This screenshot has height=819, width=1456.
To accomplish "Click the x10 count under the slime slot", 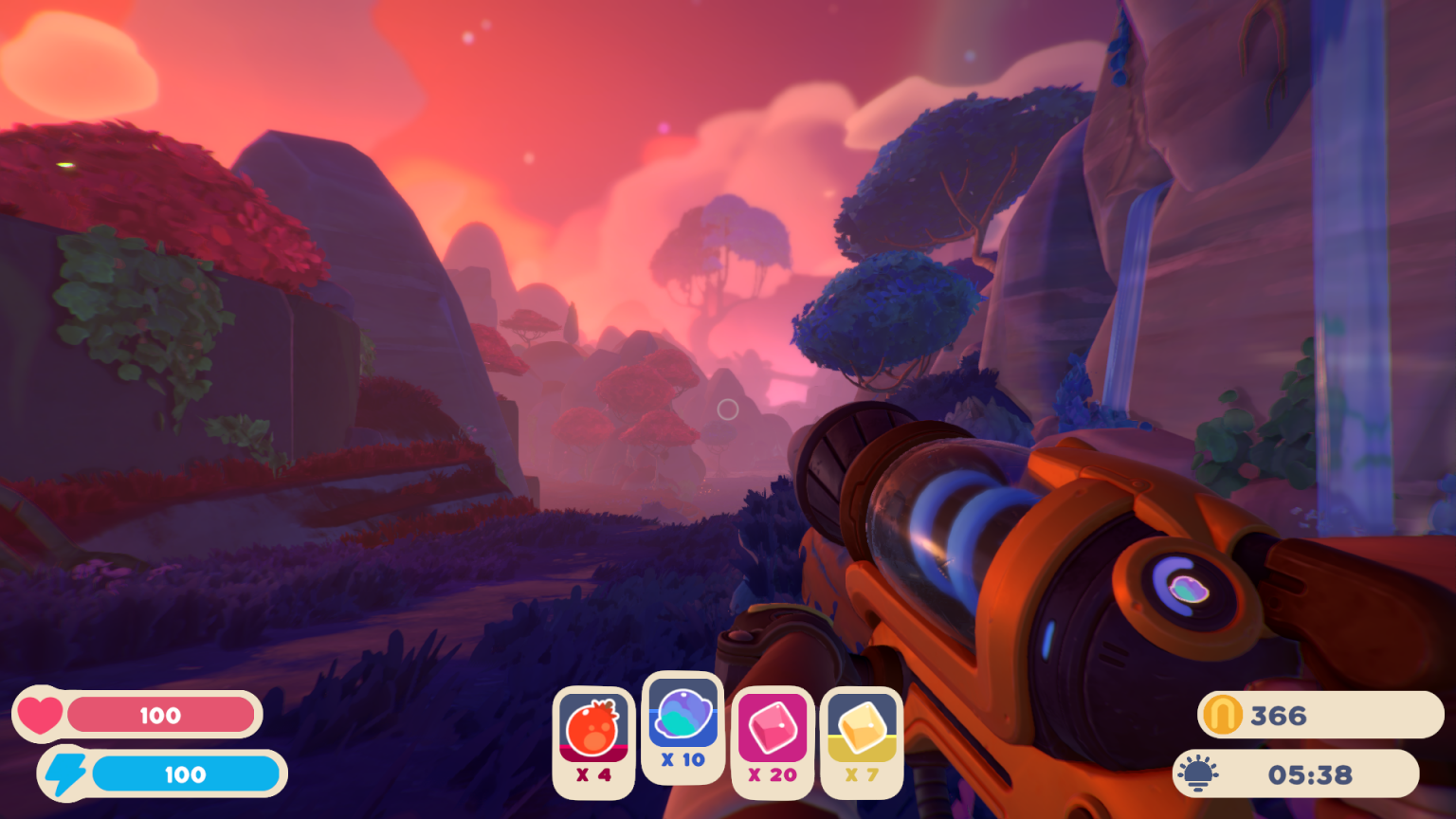I will point(682,759).
